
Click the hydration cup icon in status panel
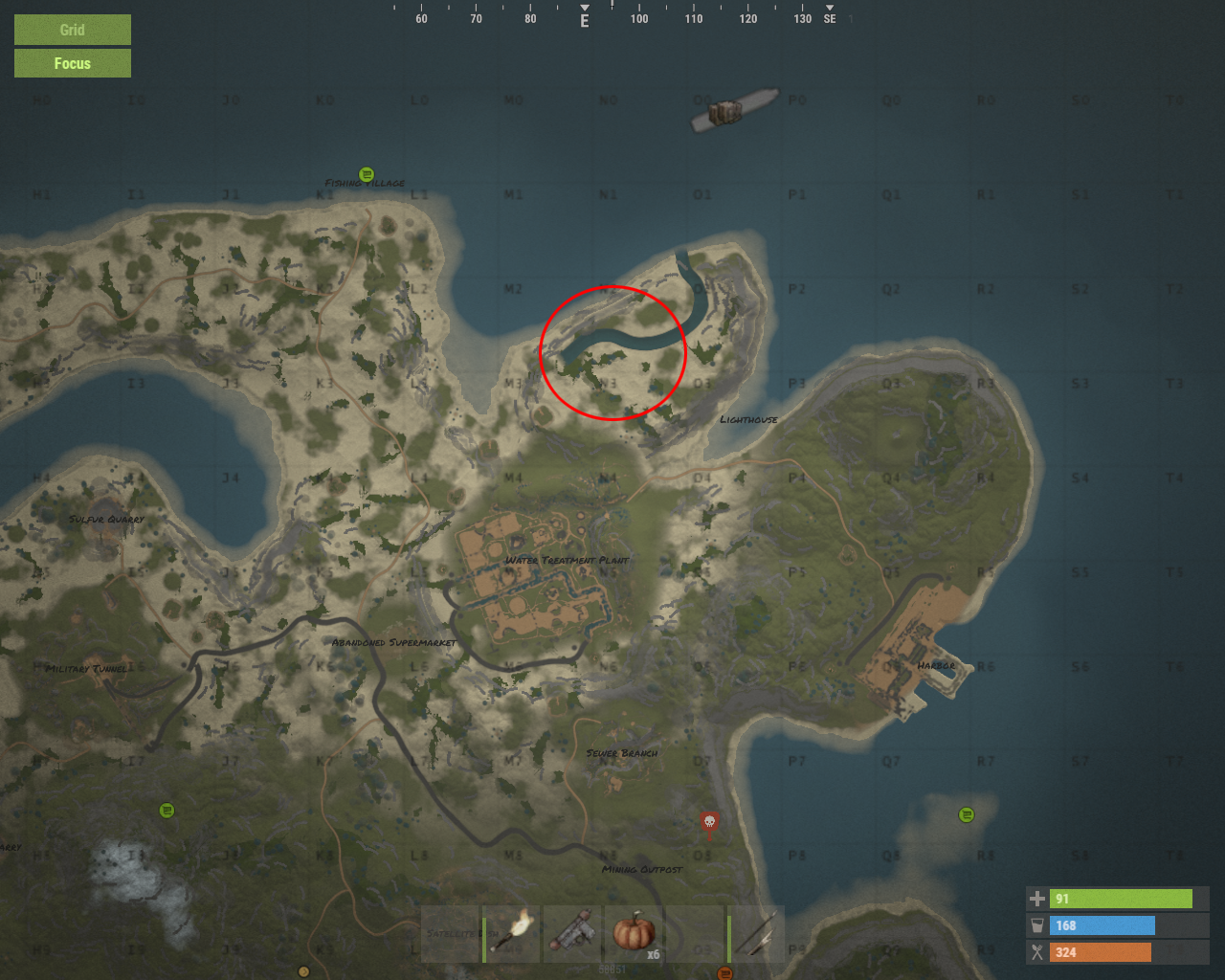tap(1037, 925)
